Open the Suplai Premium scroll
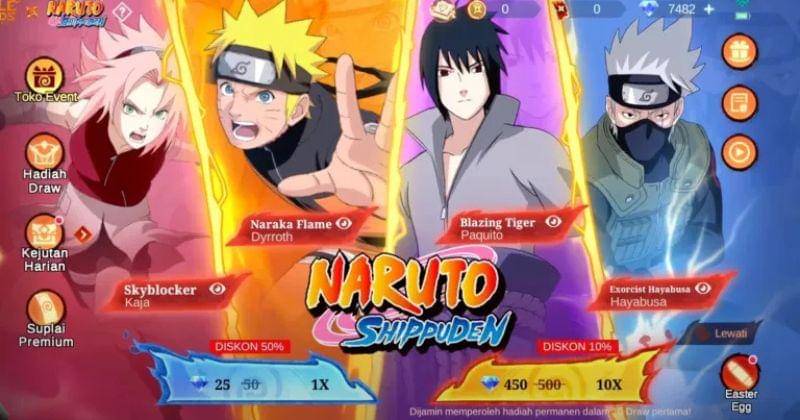Viewport: 800px width, 420px height. point(45,310)
